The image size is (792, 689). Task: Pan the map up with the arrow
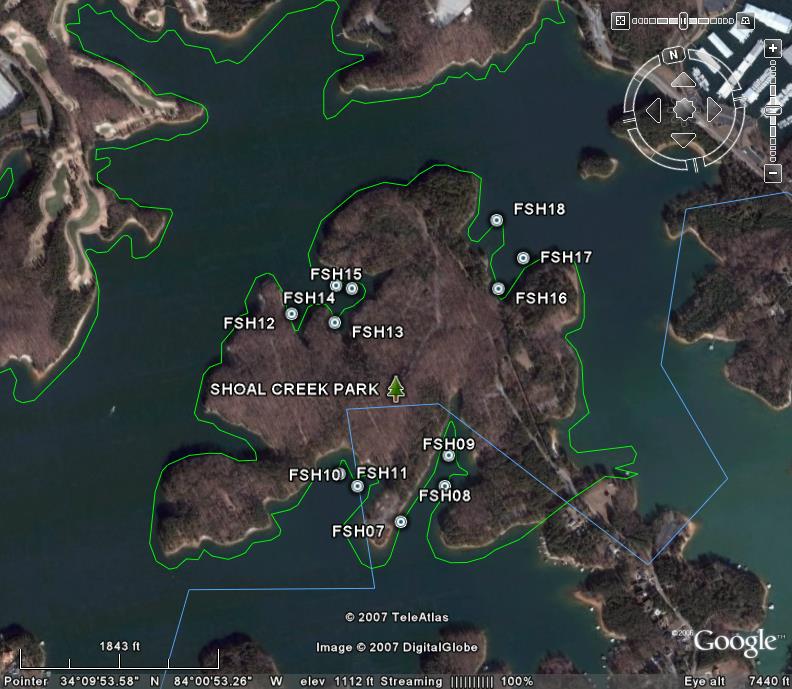click(683, 81)
